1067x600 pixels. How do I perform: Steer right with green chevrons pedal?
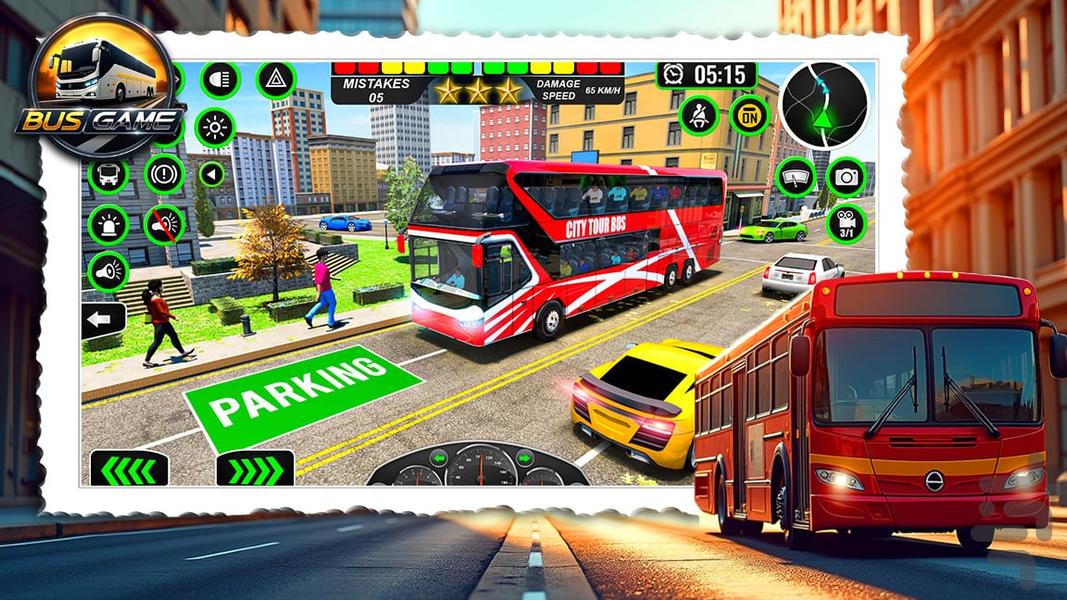pyautogui.click(x=255, y=467)
